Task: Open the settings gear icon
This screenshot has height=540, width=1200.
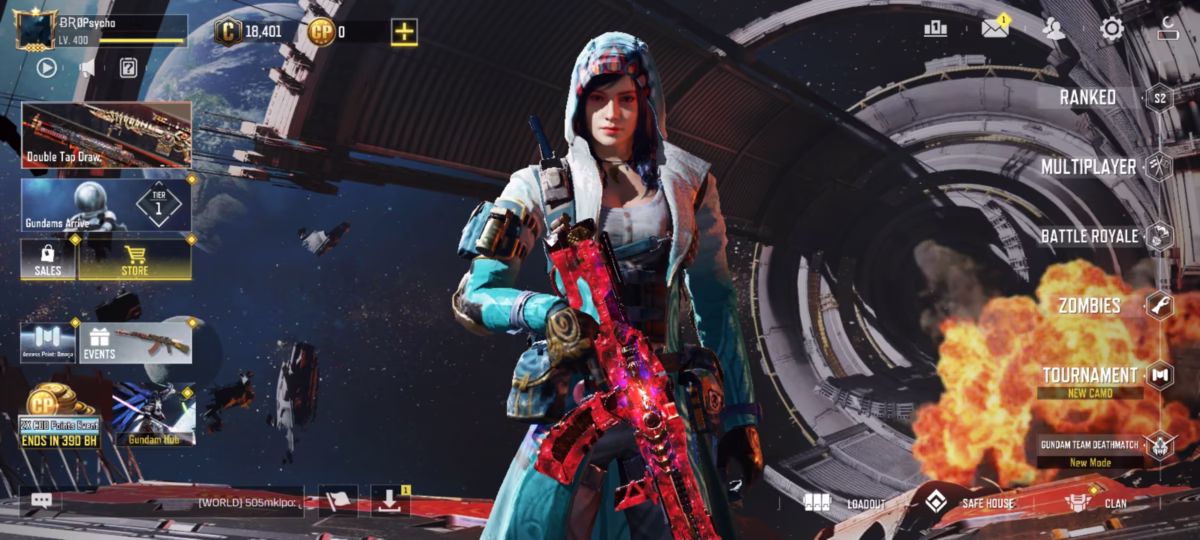Action: coord(1112,29)
